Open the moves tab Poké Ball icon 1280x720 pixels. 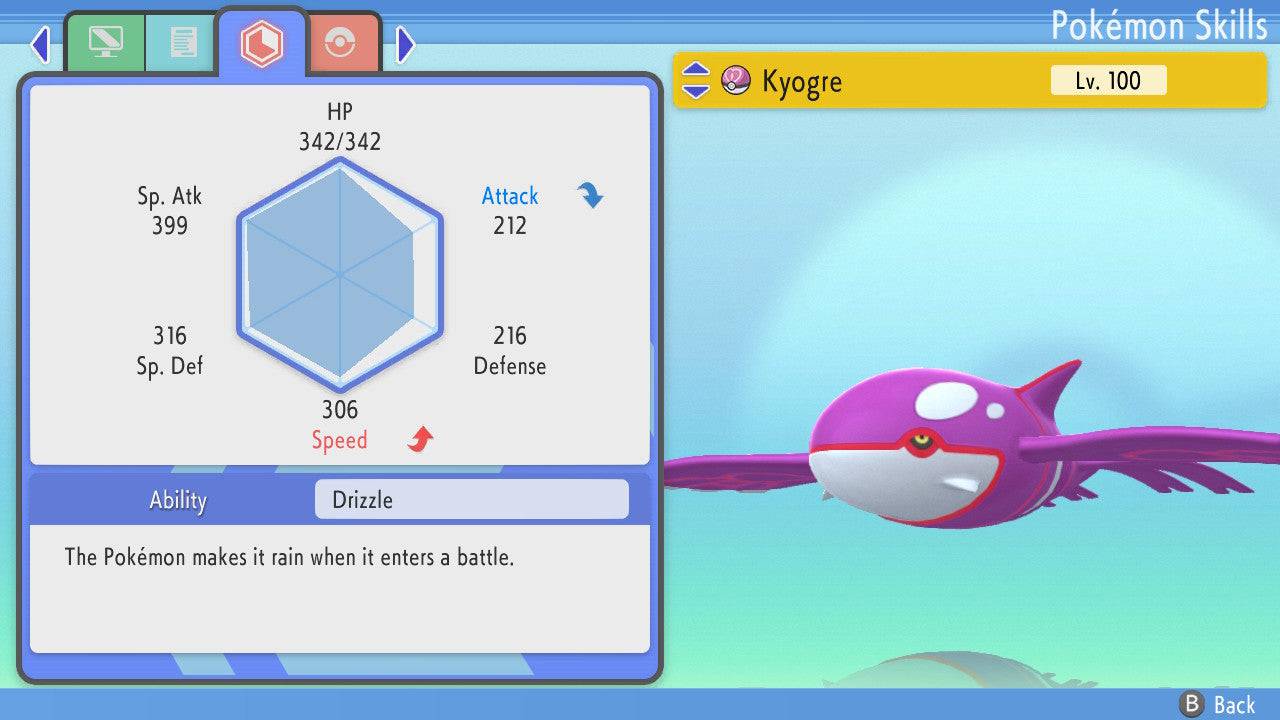(342, 42)
